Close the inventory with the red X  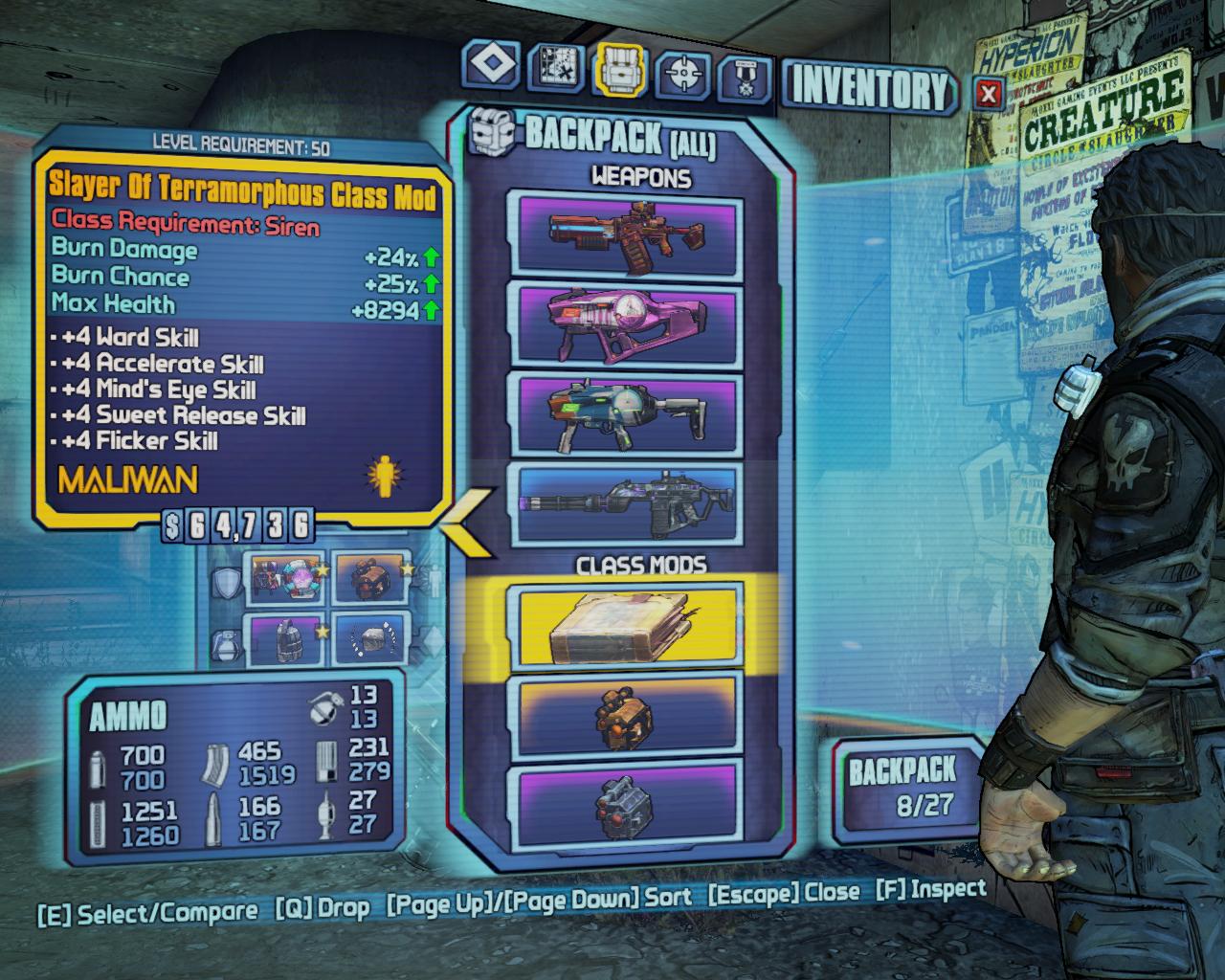[x=989, y=93]
